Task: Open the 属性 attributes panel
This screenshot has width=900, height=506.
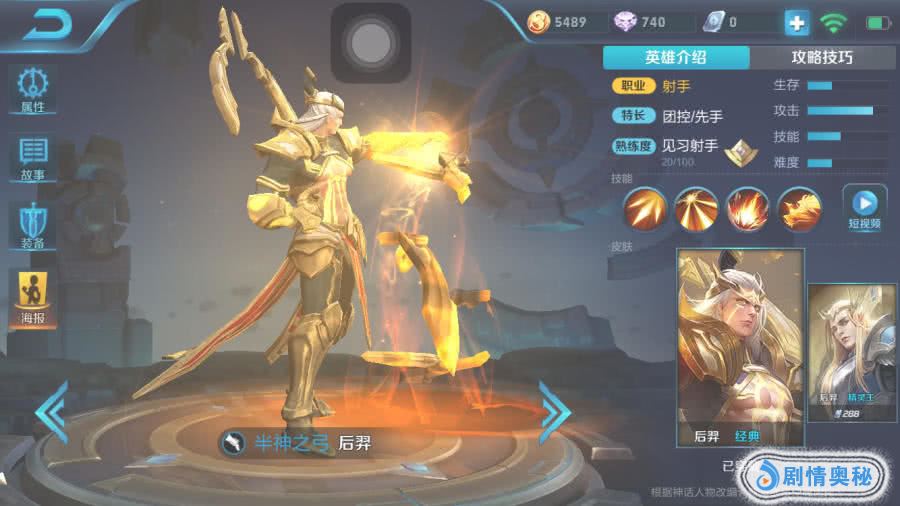Action: tap(33, 88)
